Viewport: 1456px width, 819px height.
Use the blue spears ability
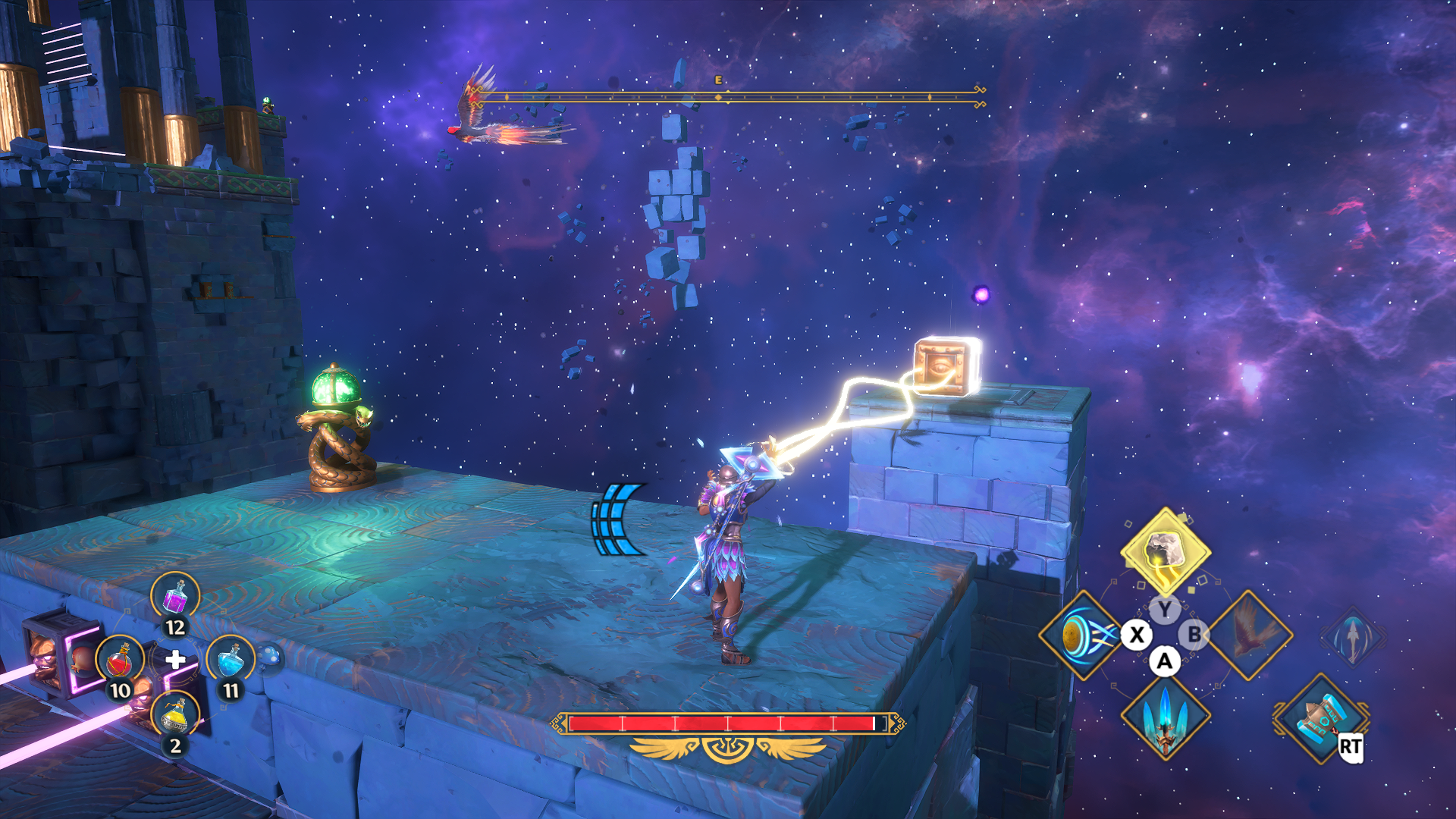click(x=1165, y=717)
